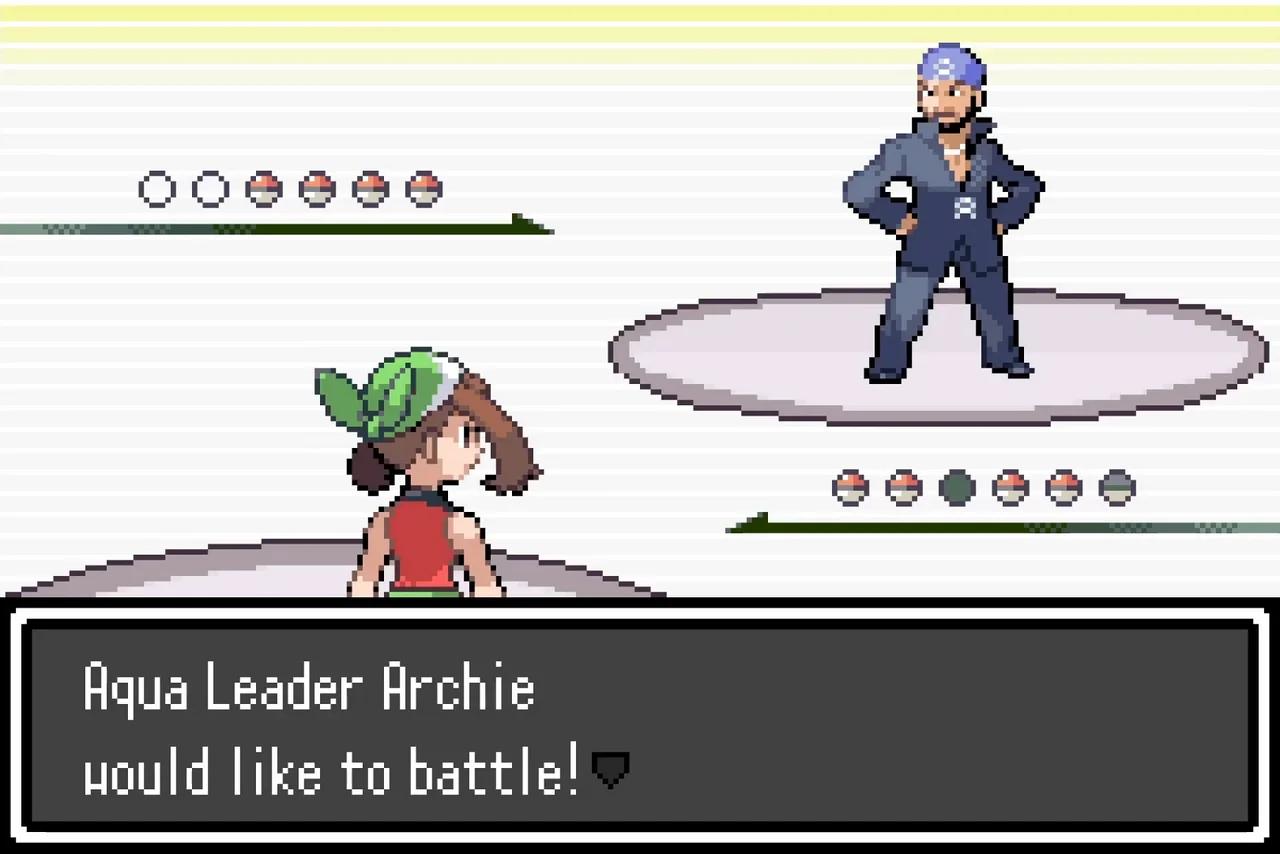Click the fourth Poké Ball in Archie's party row
Image resolution: width=1280 pixels, height=854 pixels.
1010,487
